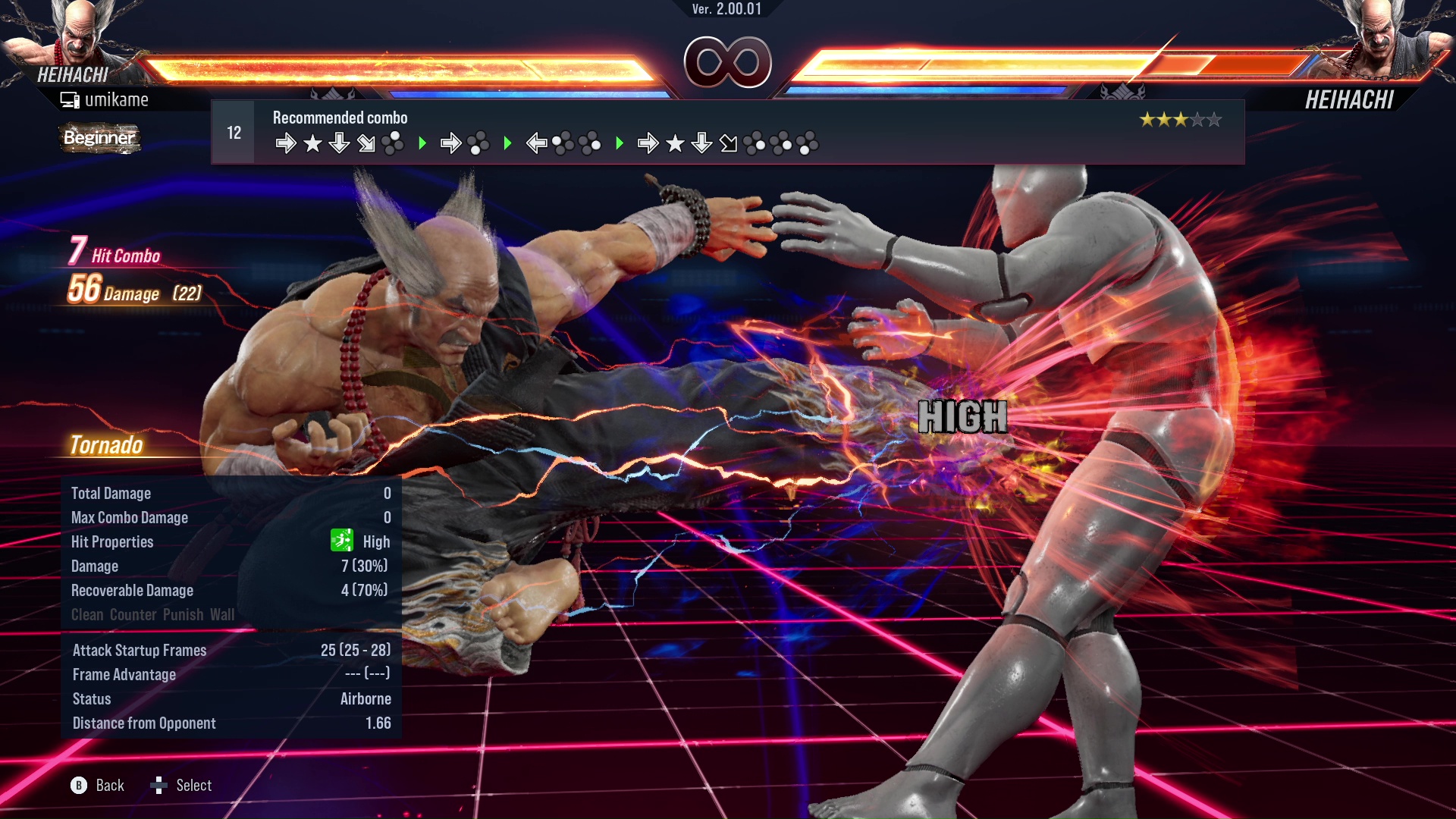This screenshot has height=819, width=1456.
Task: Click the combo number 12 box
Action: pos(234,133)
